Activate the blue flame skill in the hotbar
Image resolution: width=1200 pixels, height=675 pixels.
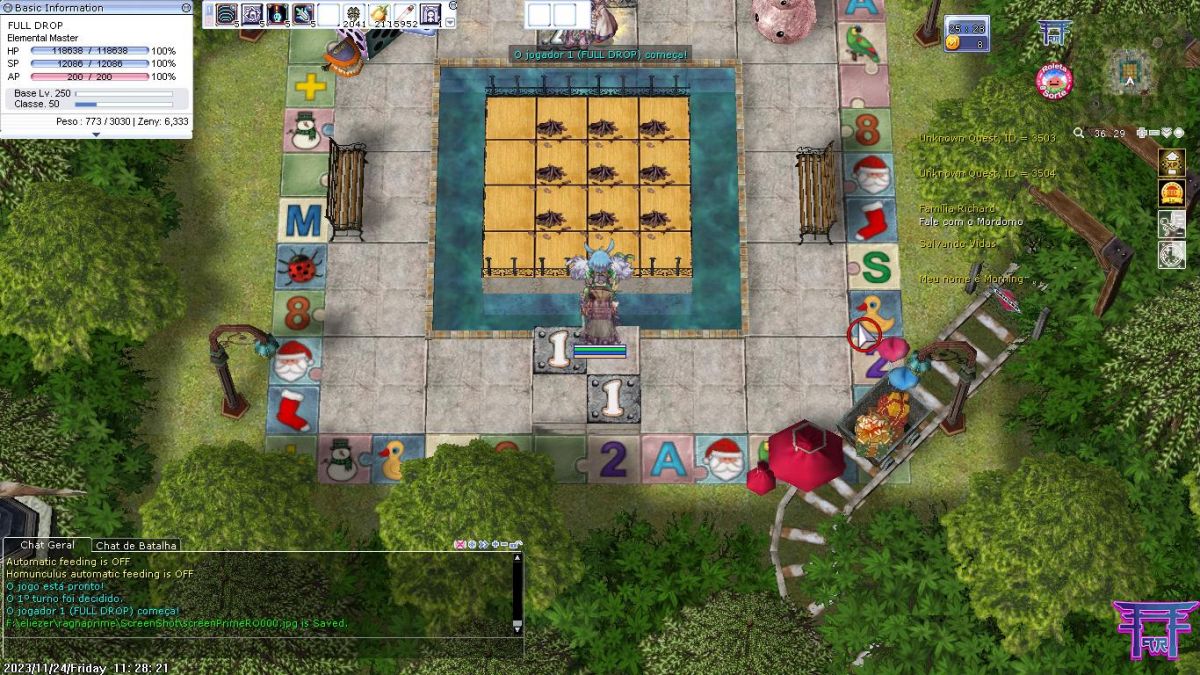pyautogui.click(x=277, y=14)
